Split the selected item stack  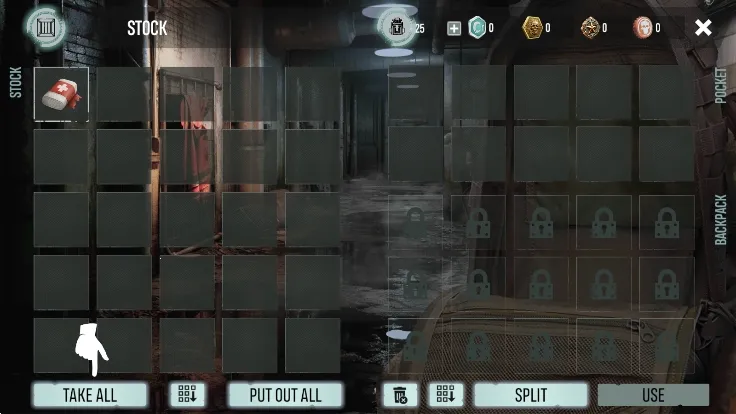click(530, 395)
